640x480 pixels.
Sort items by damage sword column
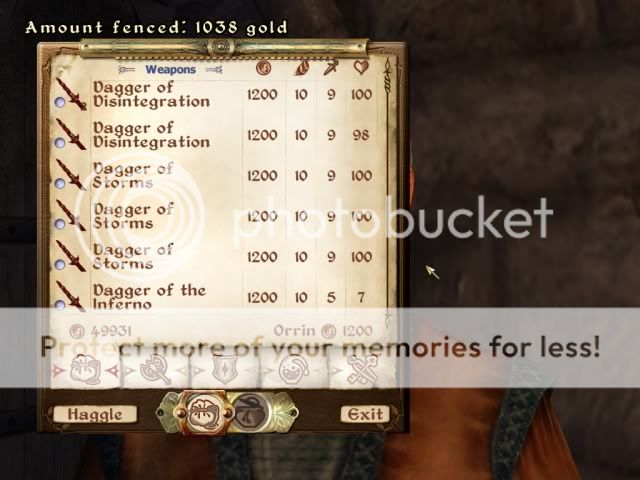[x=330, y=69]
